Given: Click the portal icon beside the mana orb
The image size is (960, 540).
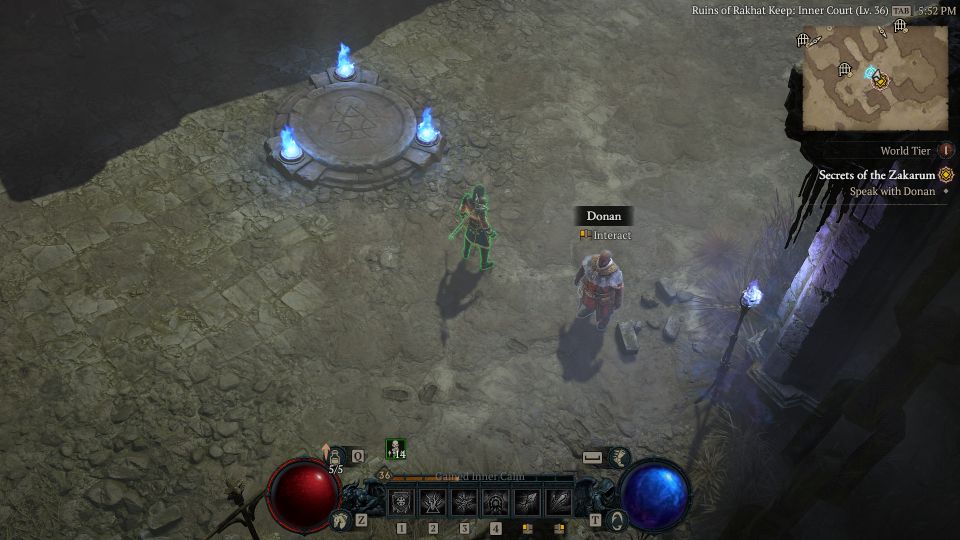Looking at the screenshot, I should (618, 520).
